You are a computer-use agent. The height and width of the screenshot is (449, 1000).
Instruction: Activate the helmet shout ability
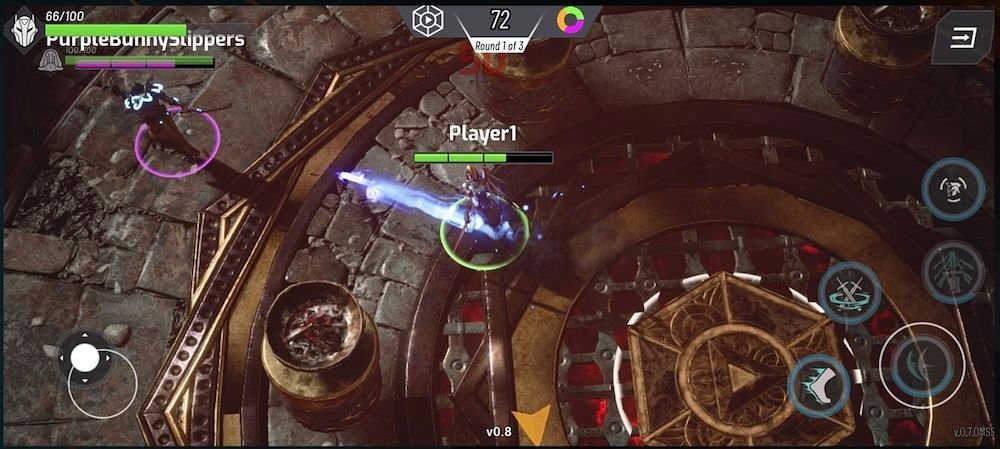pos(953,189)
